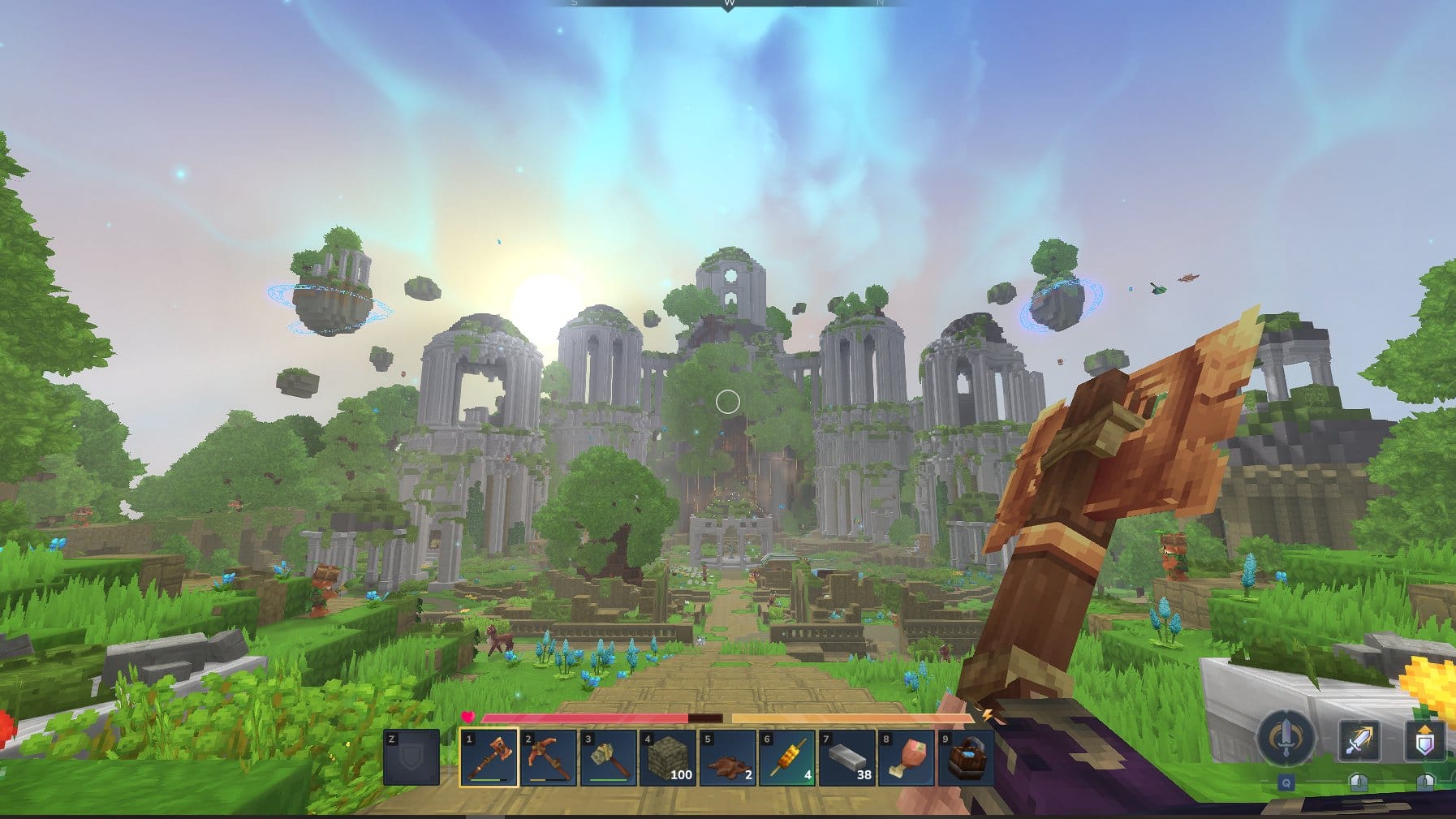Select the grilled skewer food slot
The image size is (1456, 819).
(x=786, y=758)
